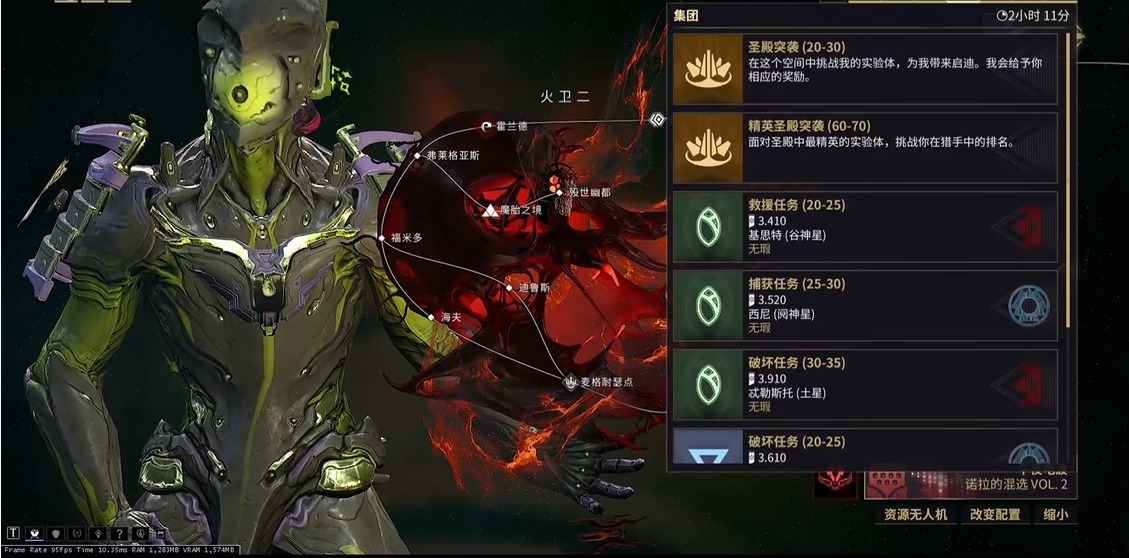The width and height of the screenshot is (1129, 558).
Task: Pick the 破坏任务 (30-35) mission on 土星
Action: [865, 384]
